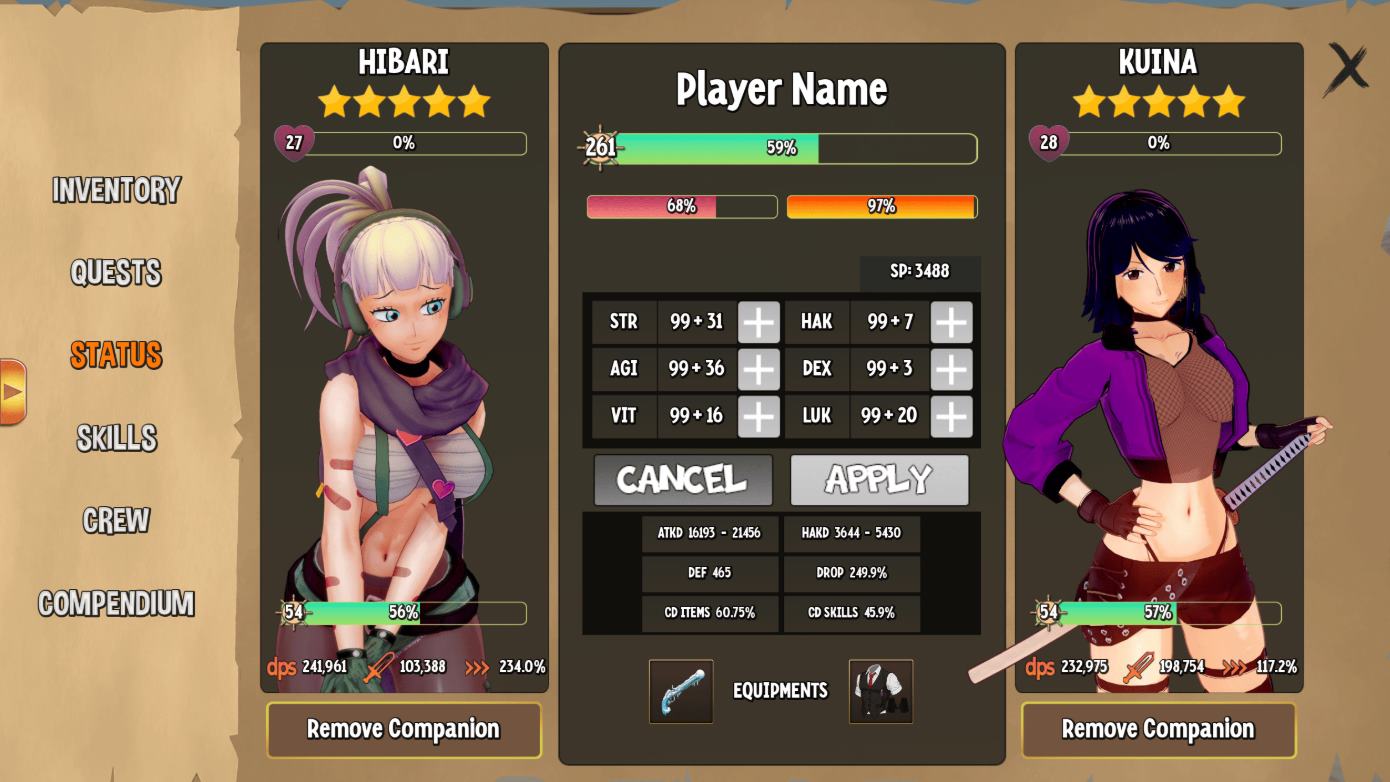
Task: Open the pistol equipment slot
Action: tap(681, 690)
